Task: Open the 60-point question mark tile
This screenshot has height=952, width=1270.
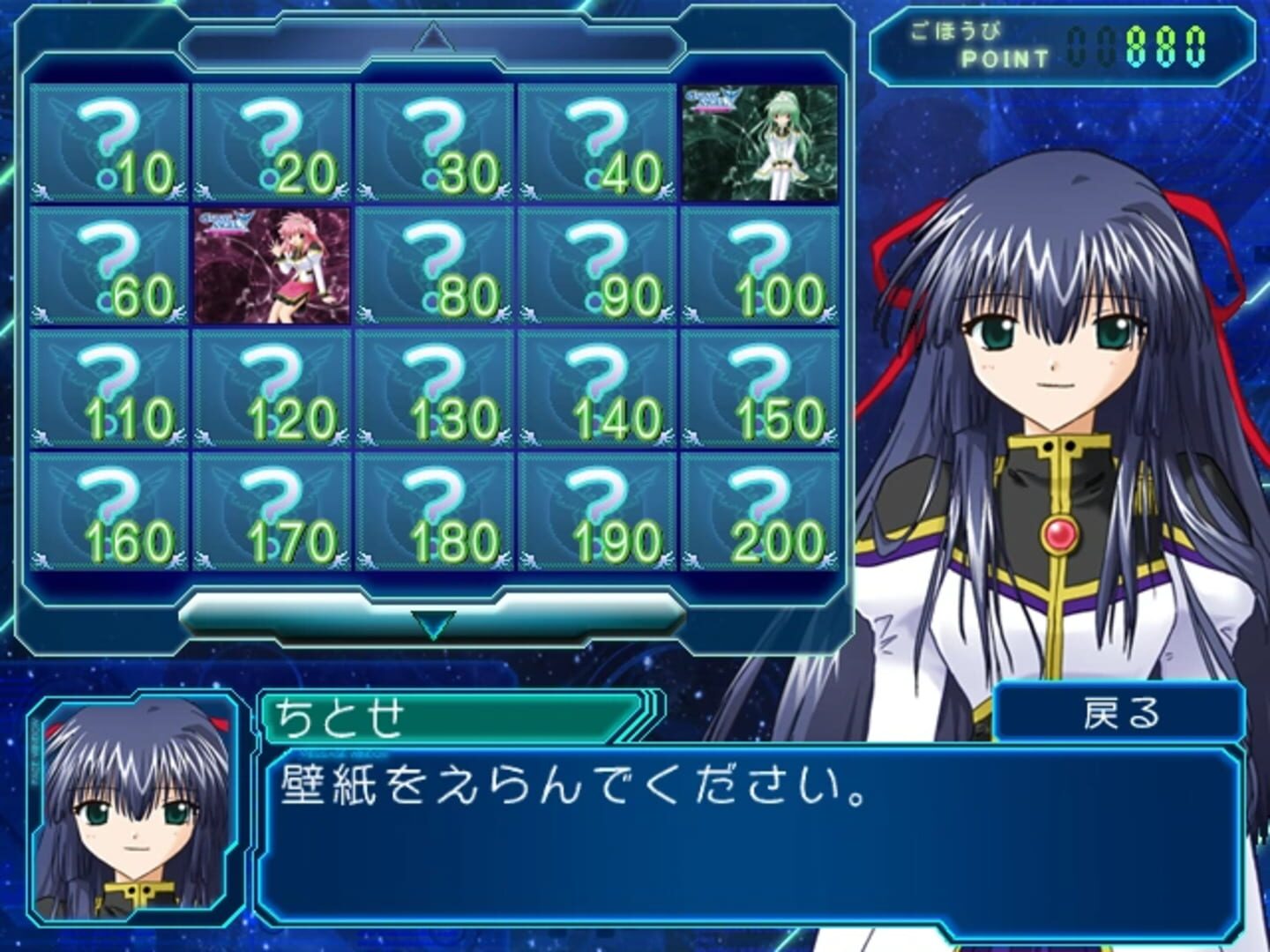Action: tap(109, 265)
